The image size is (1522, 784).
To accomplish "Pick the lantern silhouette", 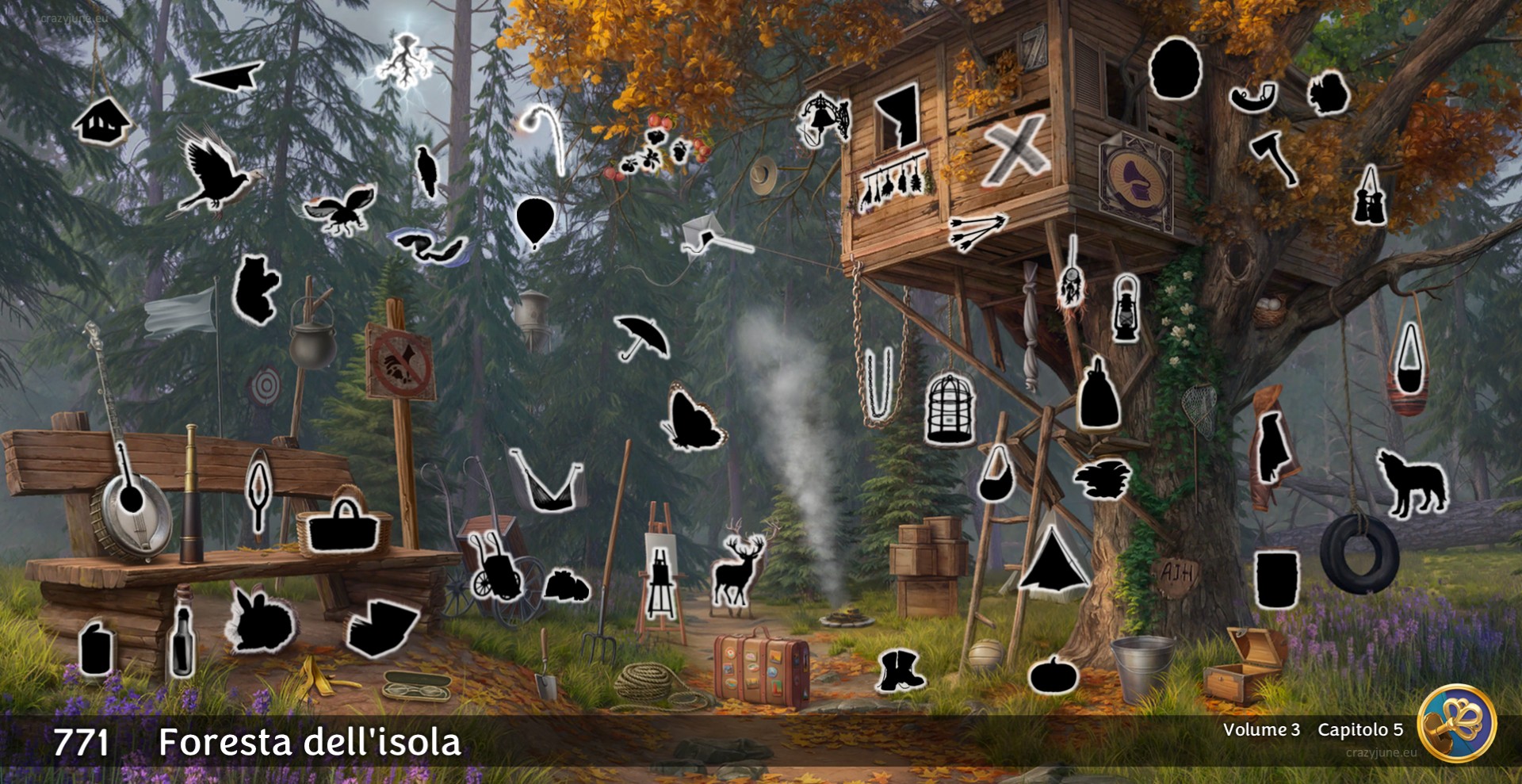I will click(x=1125, y=308).
